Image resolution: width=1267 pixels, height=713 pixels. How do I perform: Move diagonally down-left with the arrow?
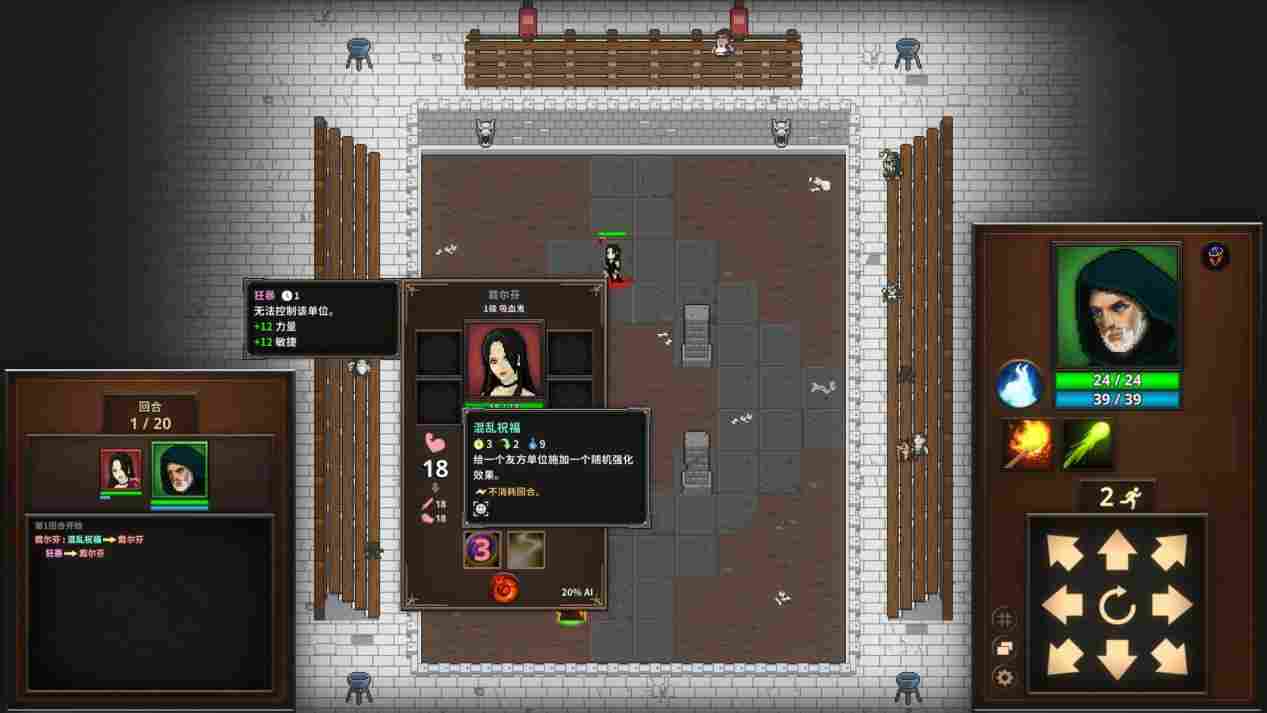[1063, 658]
